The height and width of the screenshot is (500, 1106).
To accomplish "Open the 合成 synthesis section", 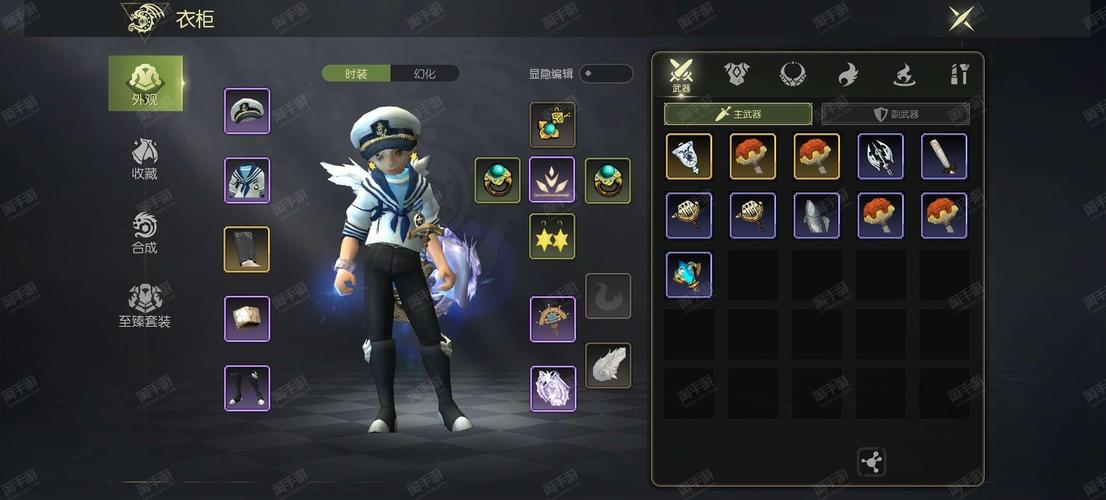I will point(145,232).
